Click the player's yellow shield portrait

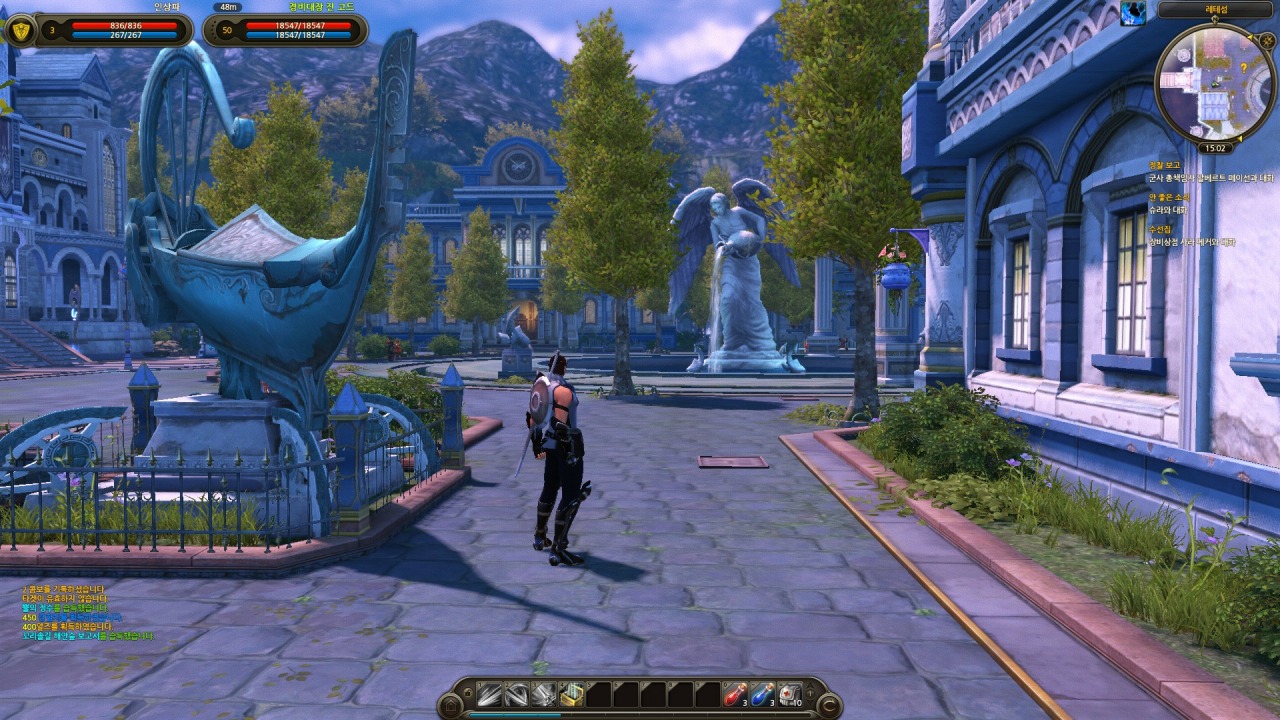20,30
